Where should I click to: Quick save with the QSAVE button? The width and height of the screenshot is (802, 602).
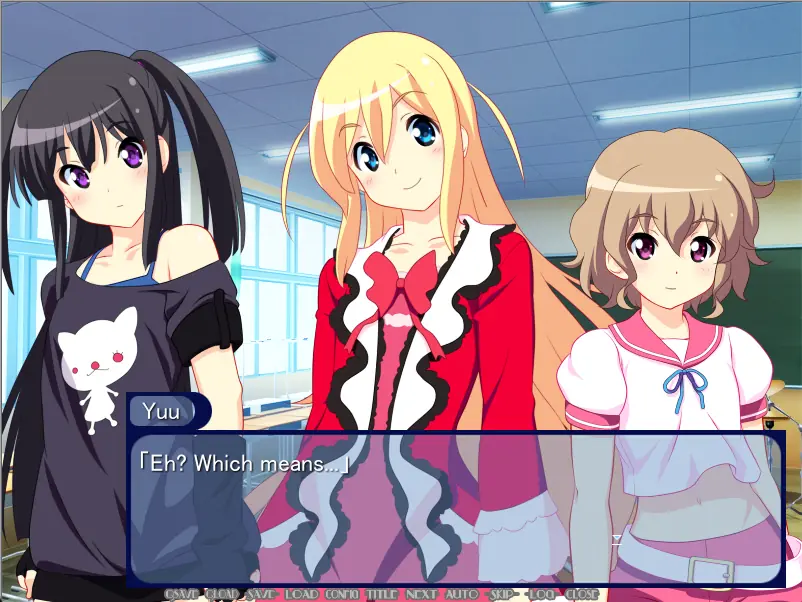click(181, 594)
